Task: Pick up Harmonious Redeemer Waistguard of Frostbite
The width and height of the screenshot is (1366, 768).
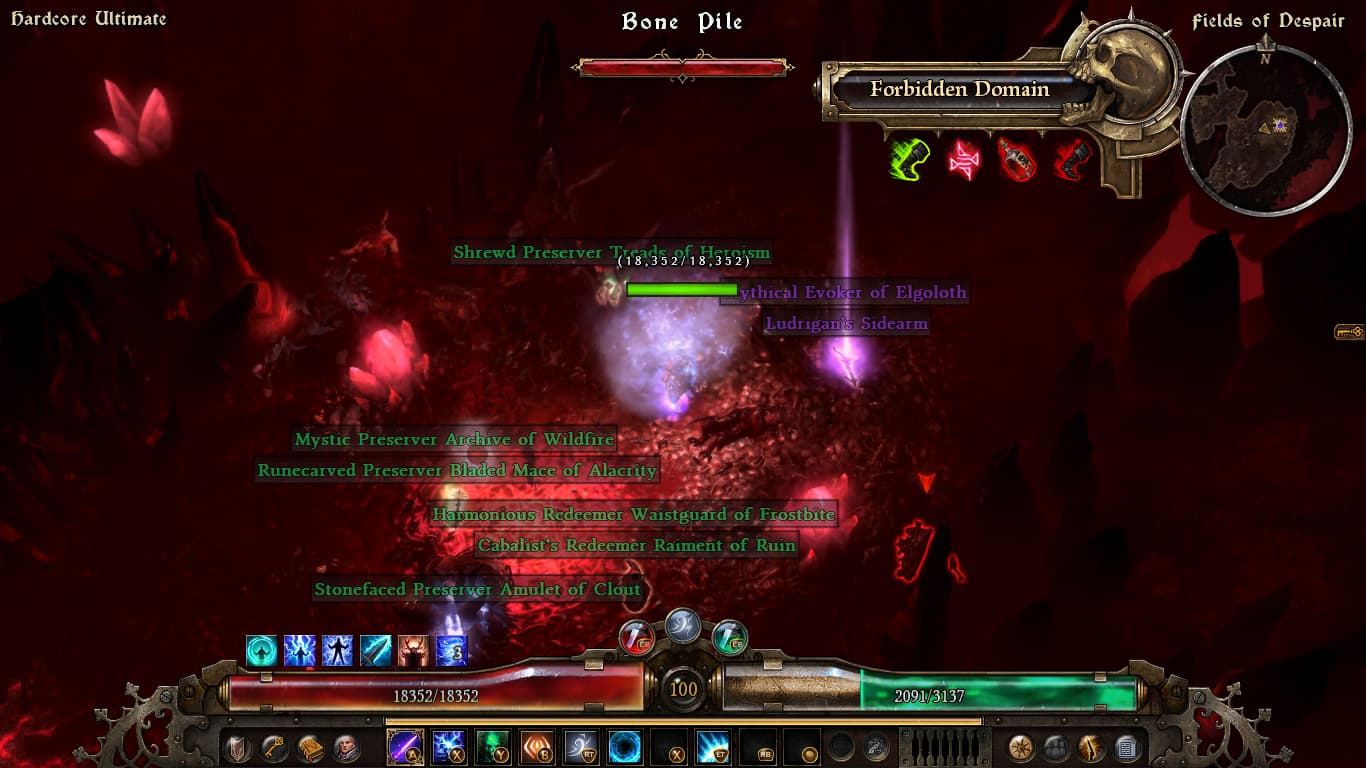Action: point(633,516)
